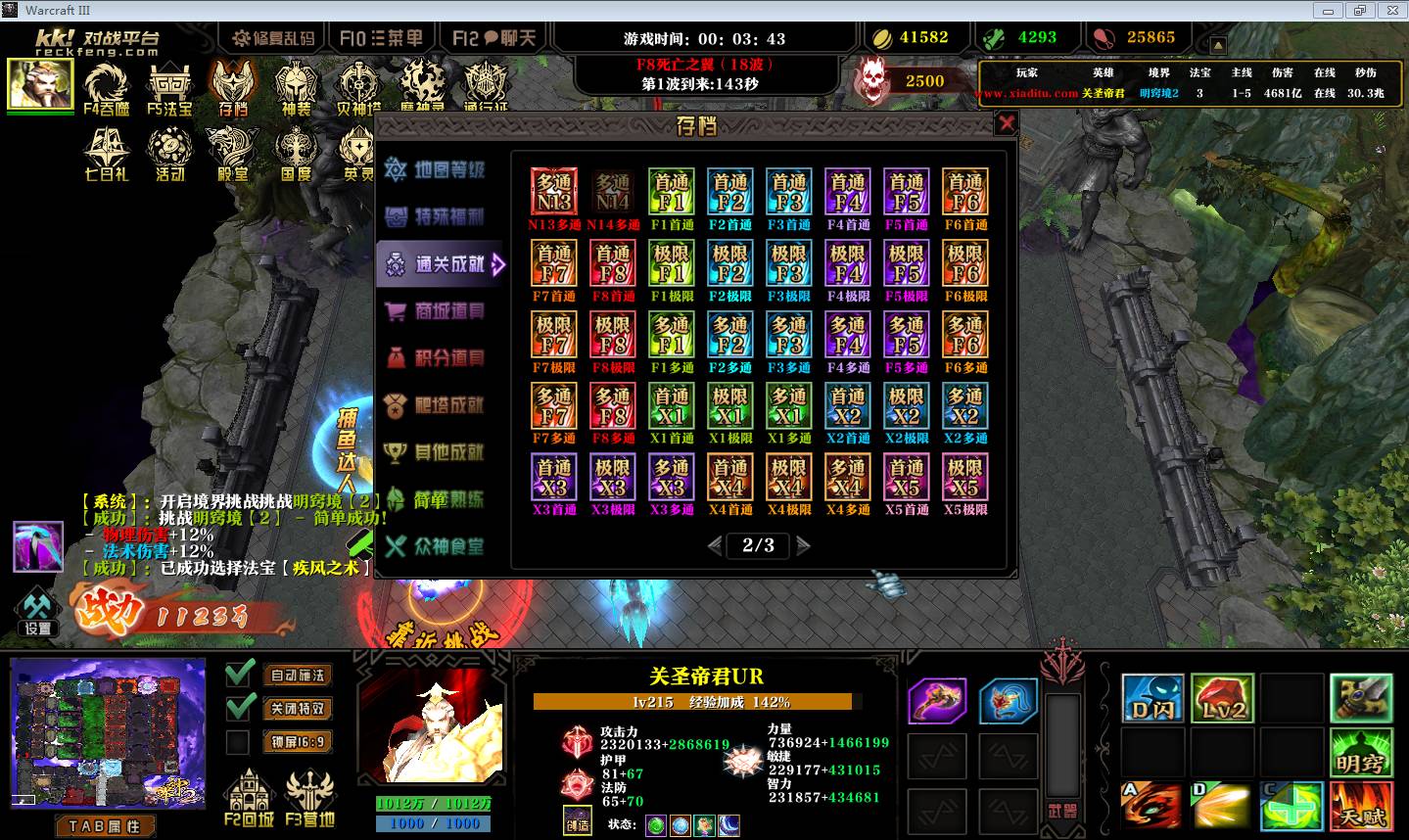This screenshot has width=1409, height=840.
Task: Open the F12 聊天 chat
Action: coord(495,38)
